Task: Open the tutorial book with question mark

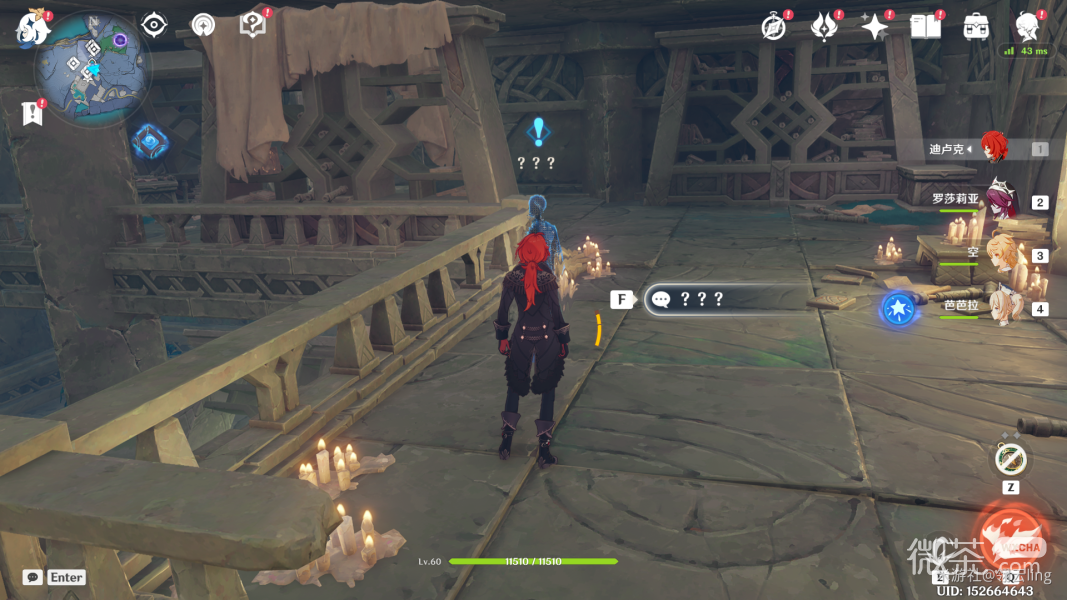Action: (x=252, y=25)
